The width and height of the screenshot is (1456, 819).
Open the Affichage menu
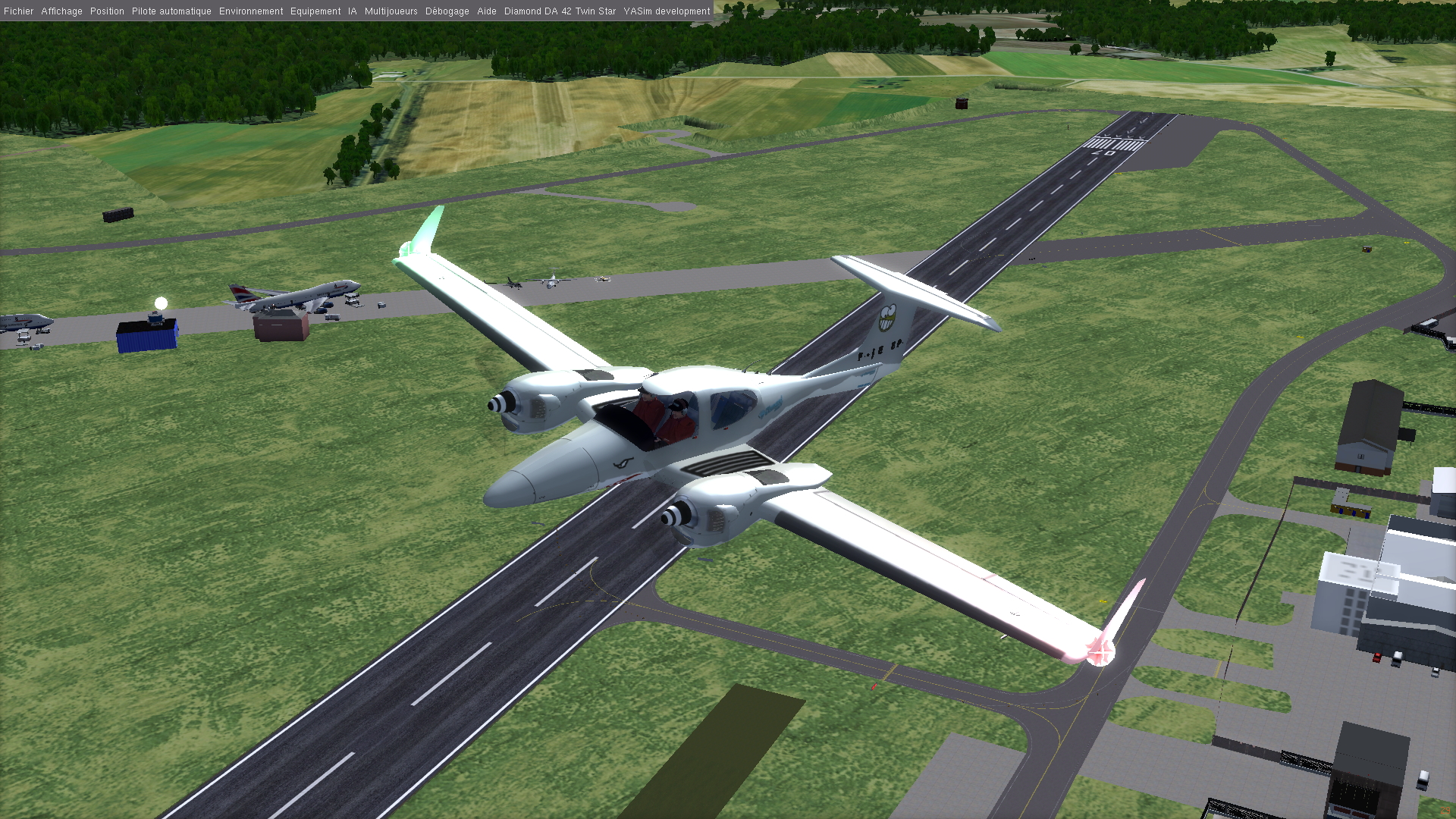click(61, 11)
